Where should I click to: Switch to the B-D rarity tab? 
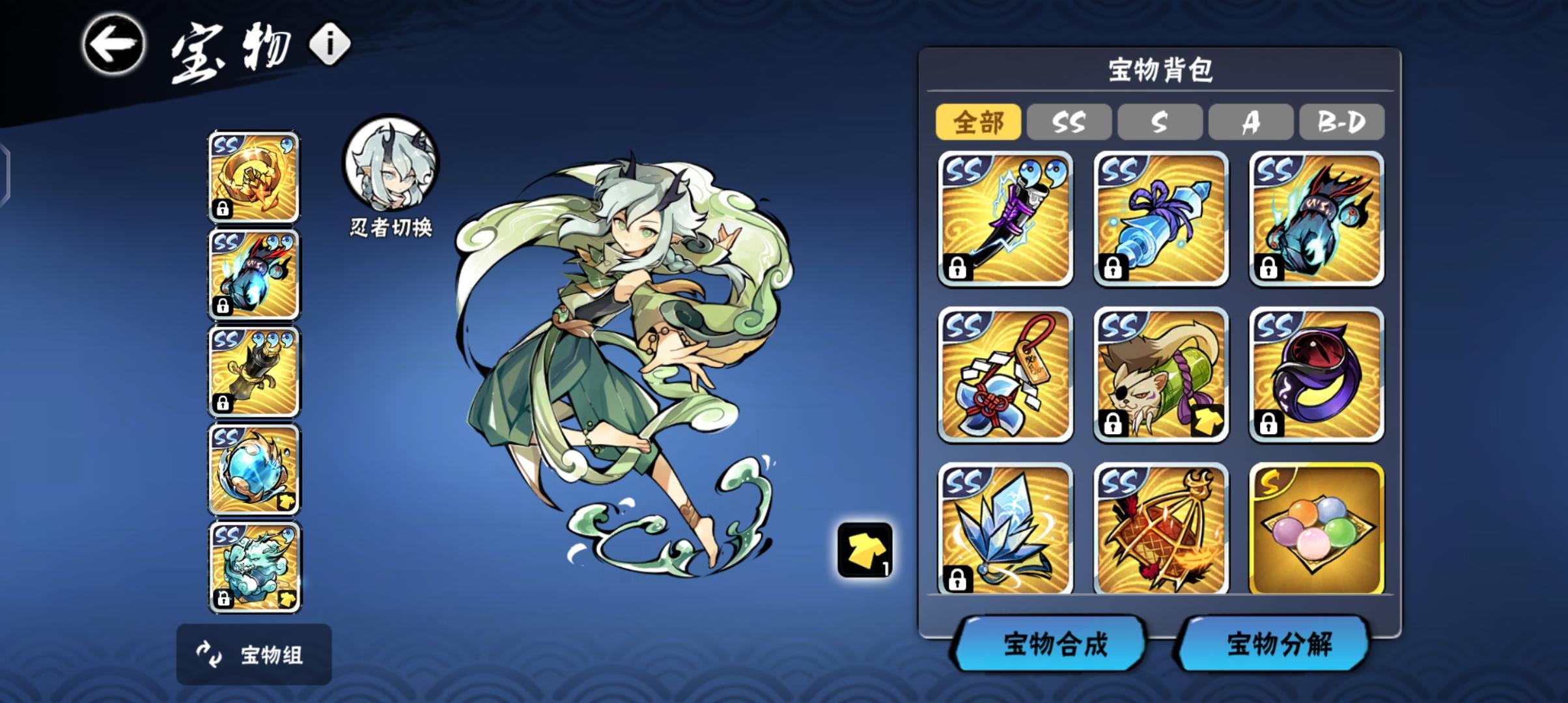[1341, 122]
